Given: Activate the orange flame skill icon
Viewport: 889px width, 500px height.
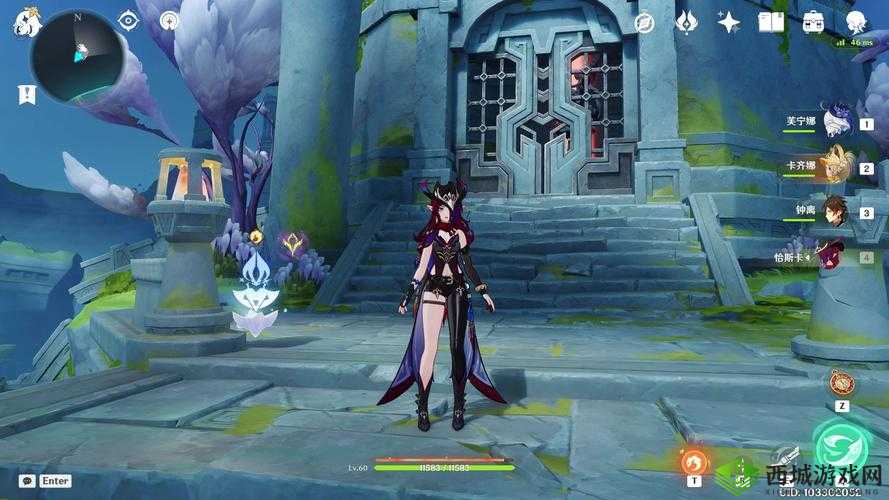Looking at the screenshot, I should [693, 461].
